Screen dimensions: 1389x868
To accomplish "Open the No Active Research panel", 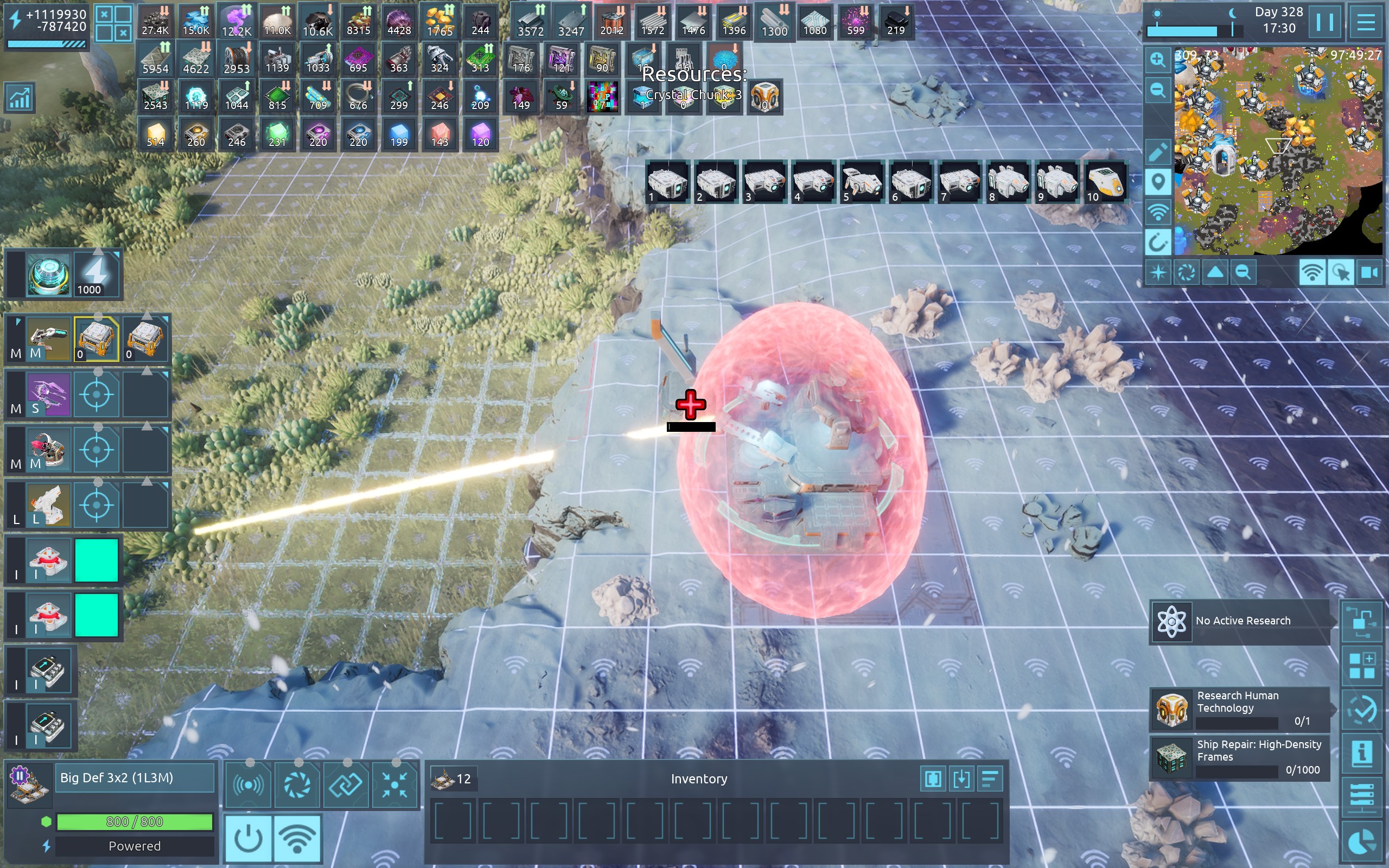I will 1240,621.
